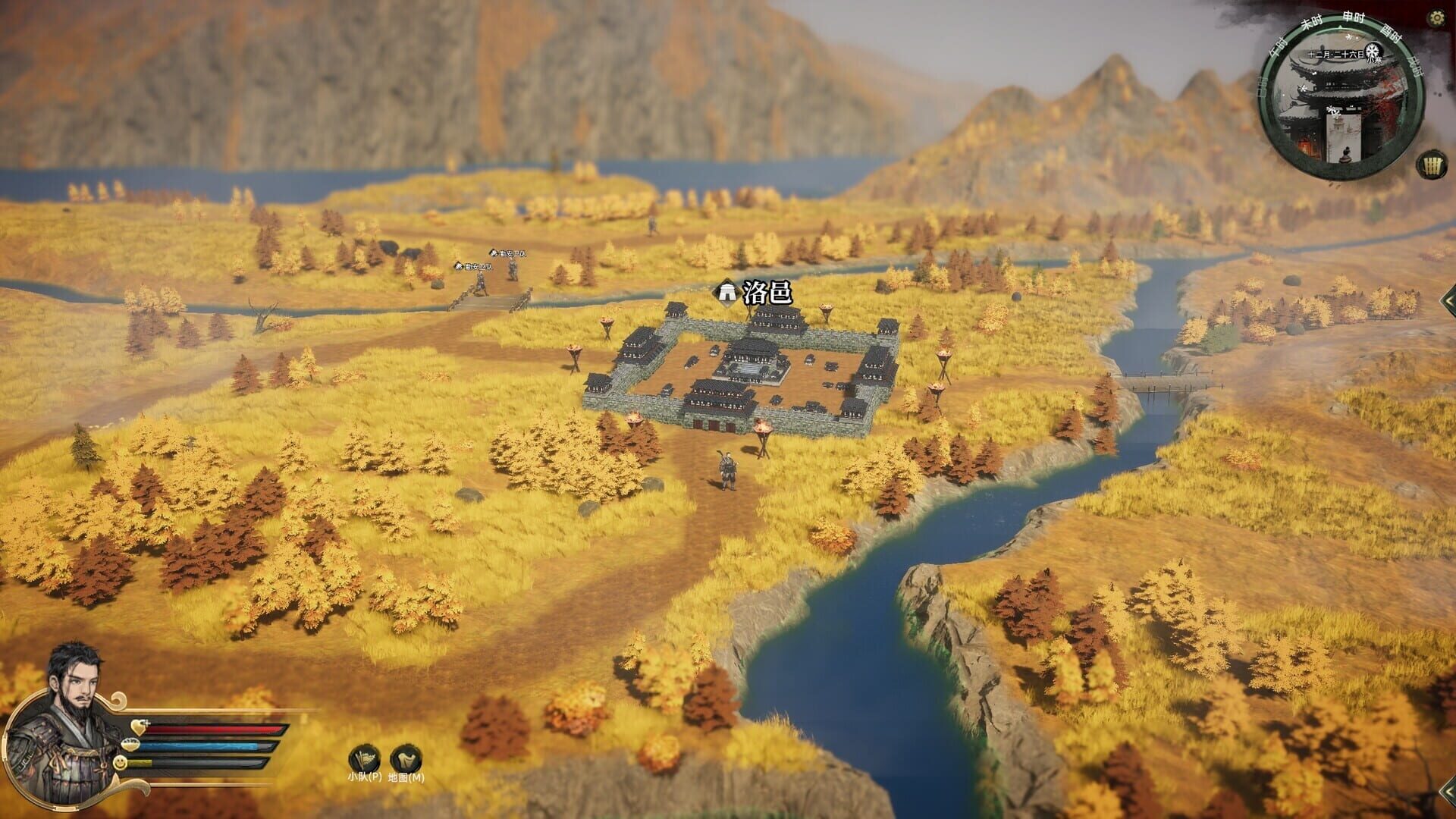The height and width of the screenshot is (819, 1456).
Task: Click the house icon beside 洛邑 label
Action: 726,290
